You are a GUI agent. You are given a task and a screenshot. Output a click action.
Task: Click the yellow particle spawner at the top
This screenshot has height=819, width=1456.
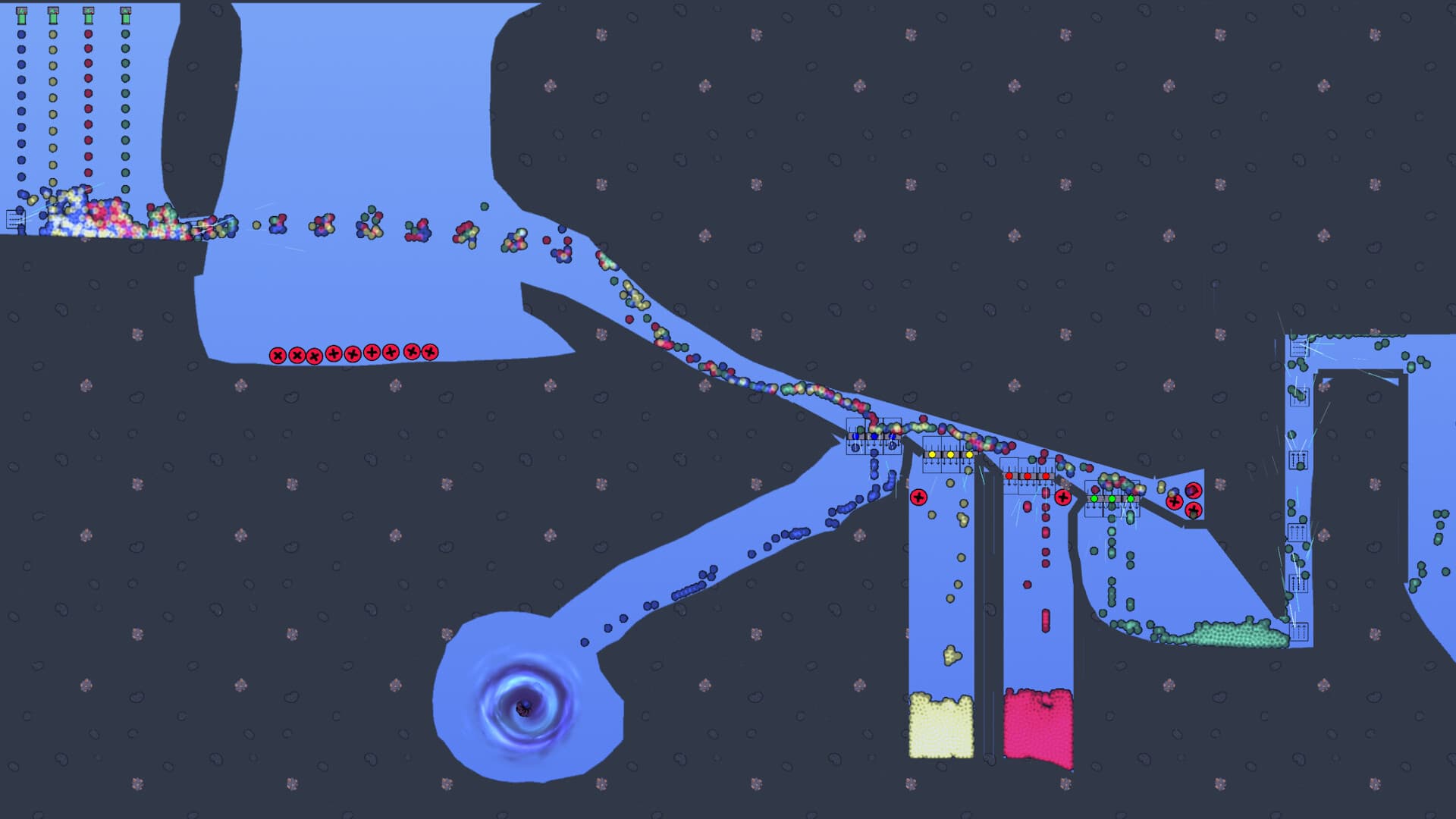click(52, 14)
